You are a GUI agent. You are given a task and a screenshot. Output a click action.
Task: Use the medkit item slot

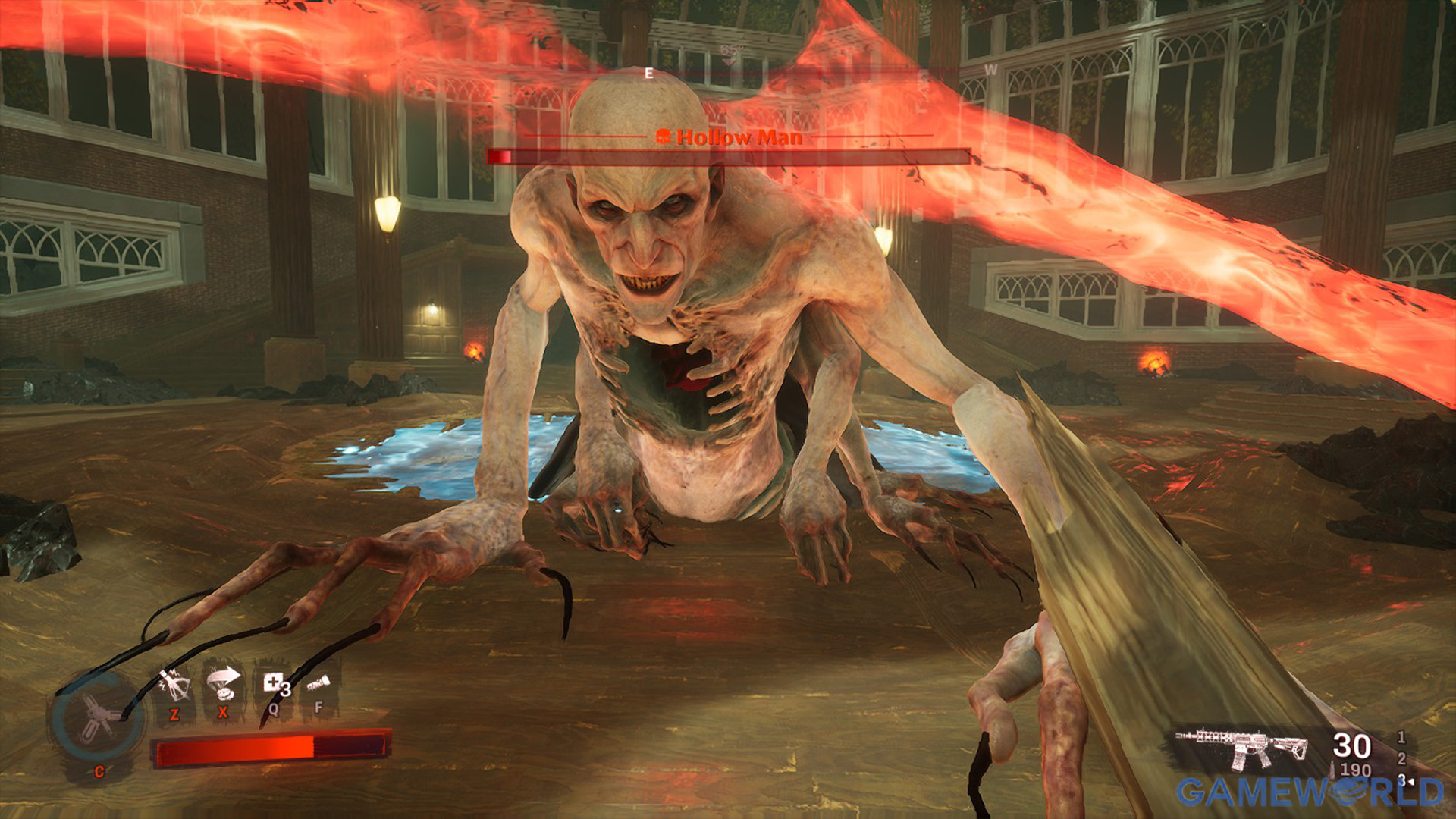tap(273, 683)
